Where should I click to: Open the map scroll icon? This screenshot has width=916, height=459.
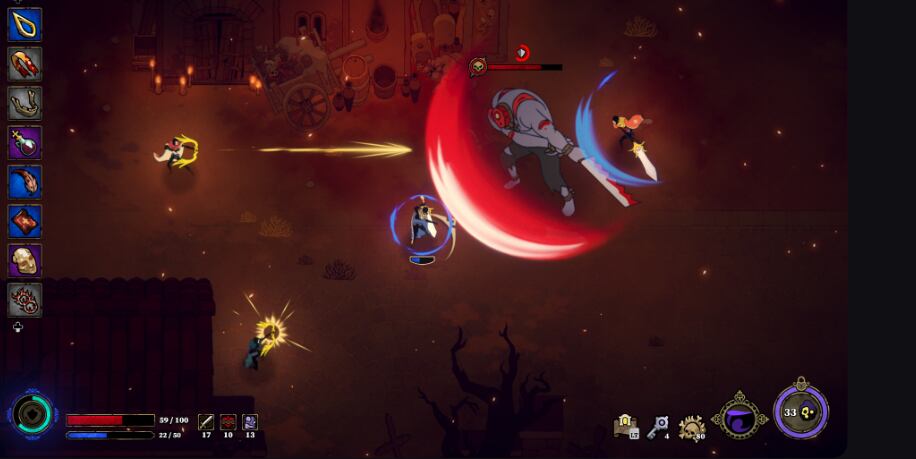tap(626, 427)
